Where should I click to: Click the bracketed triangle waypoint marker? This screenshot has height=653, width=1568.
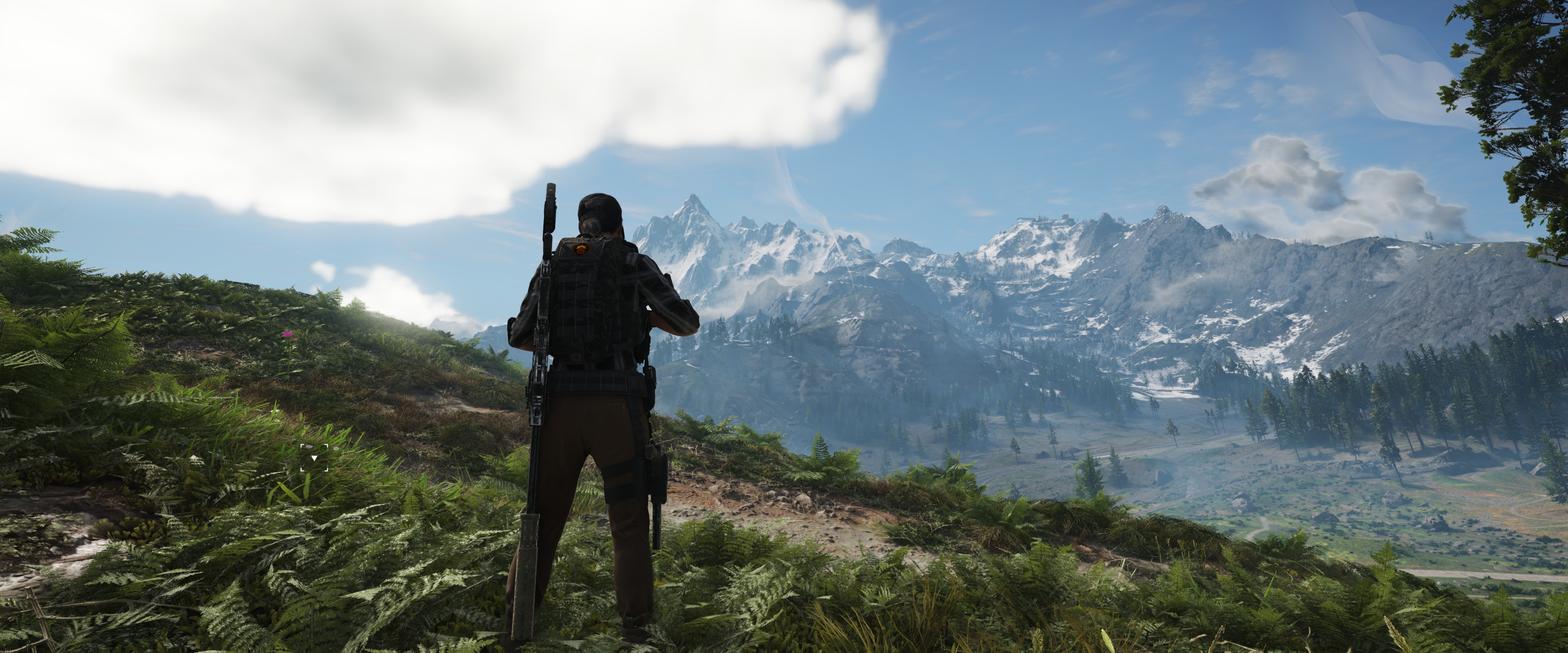pyautogui.click(x=314, y=458)
